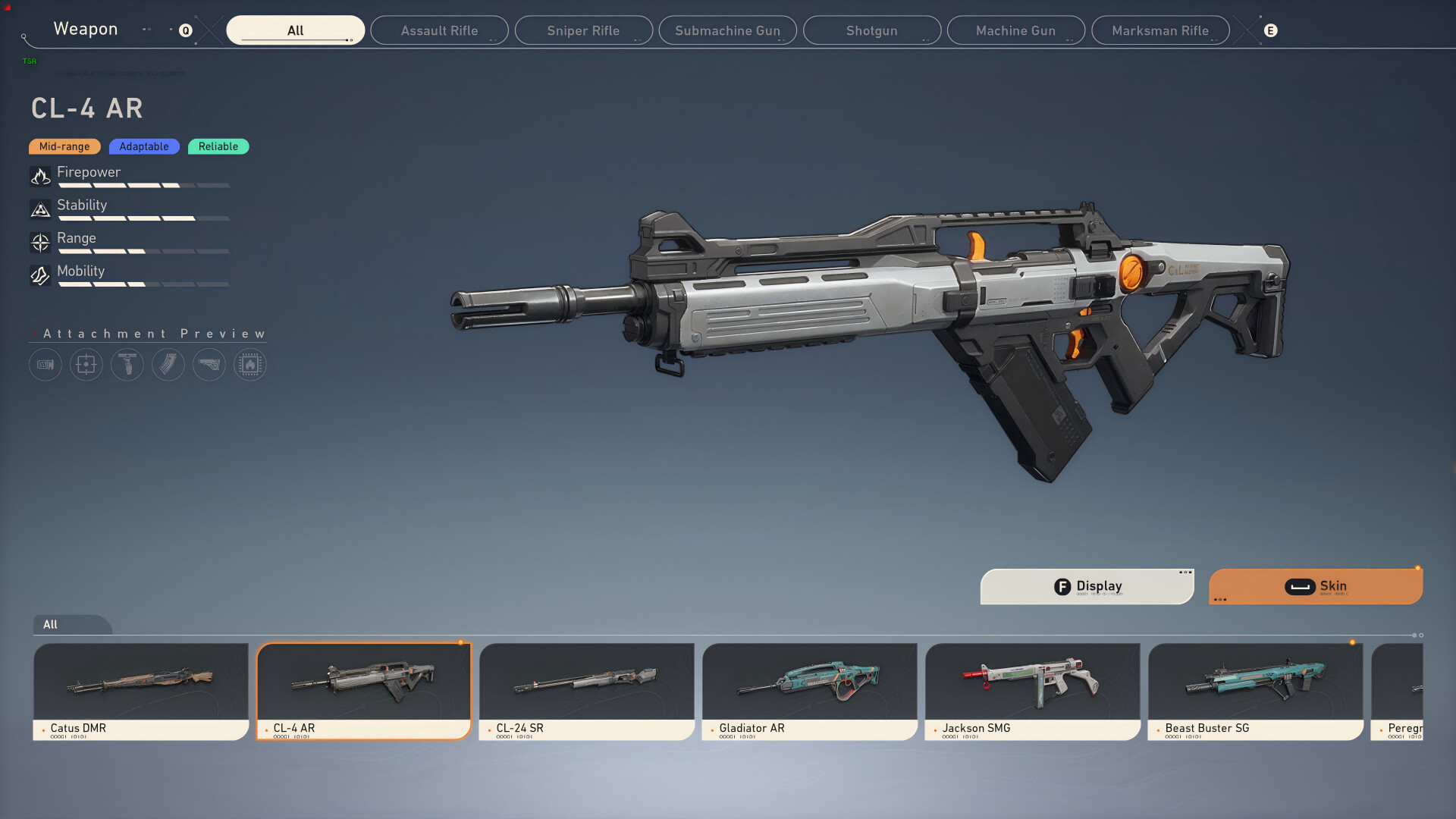The image size is (1456, 819).
Task: Select the Sniper Rifle filter tab
Action: (x=583, y=30)
